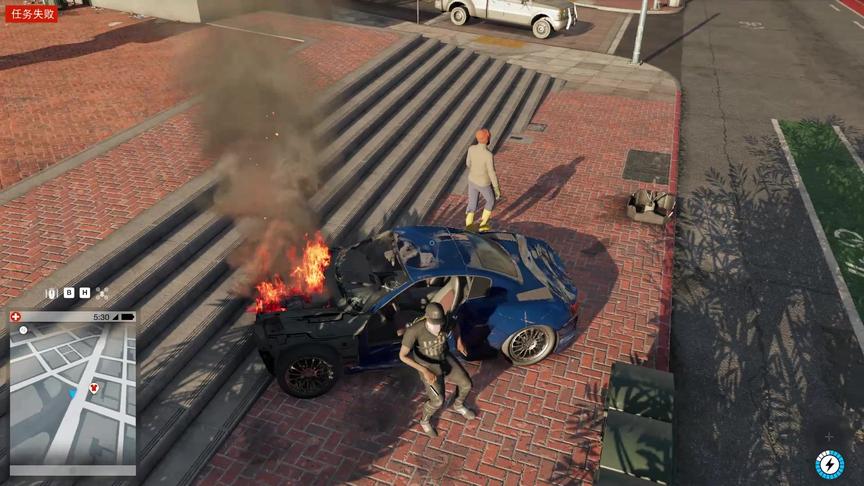Activate the connected-nodes hack icon
This screenshot has width=864, height=486.
point(102,293)
